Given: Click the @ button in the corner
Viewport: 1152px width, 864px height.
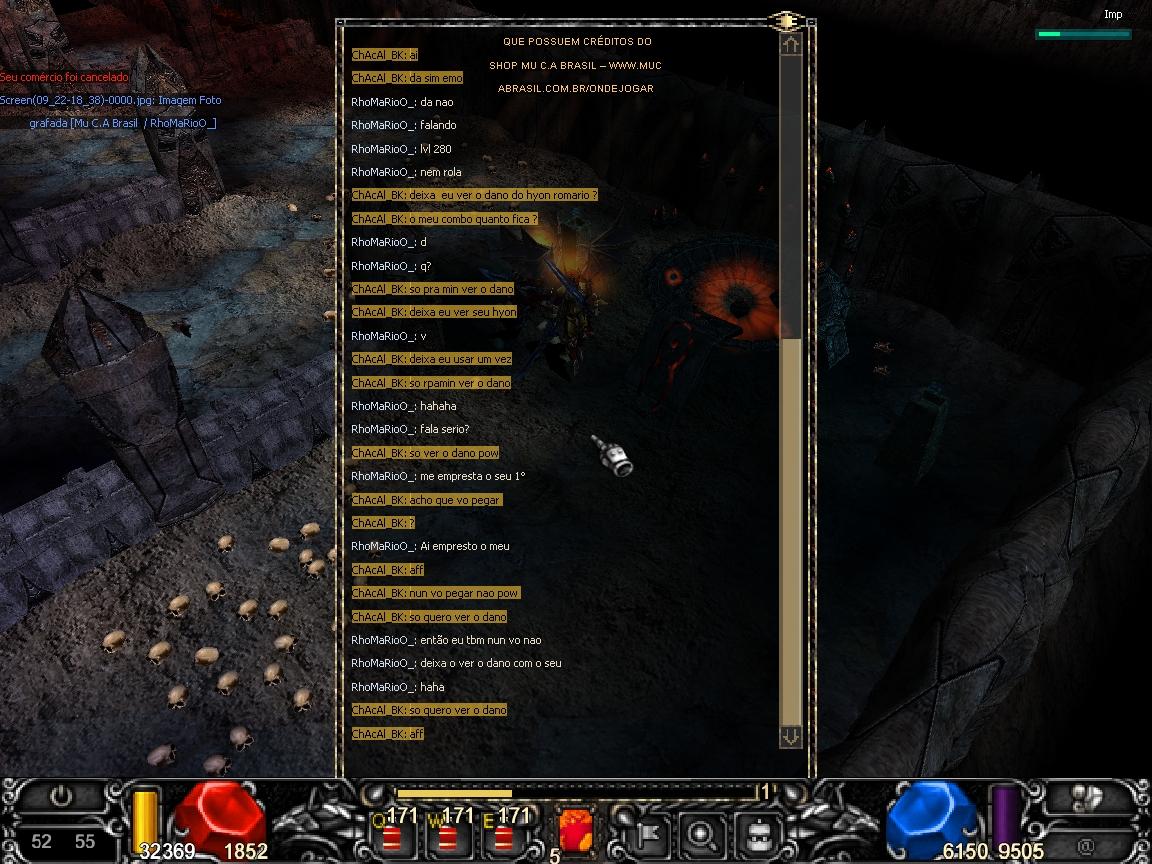Looking at the screenshot, I should tap(1086, 846).
